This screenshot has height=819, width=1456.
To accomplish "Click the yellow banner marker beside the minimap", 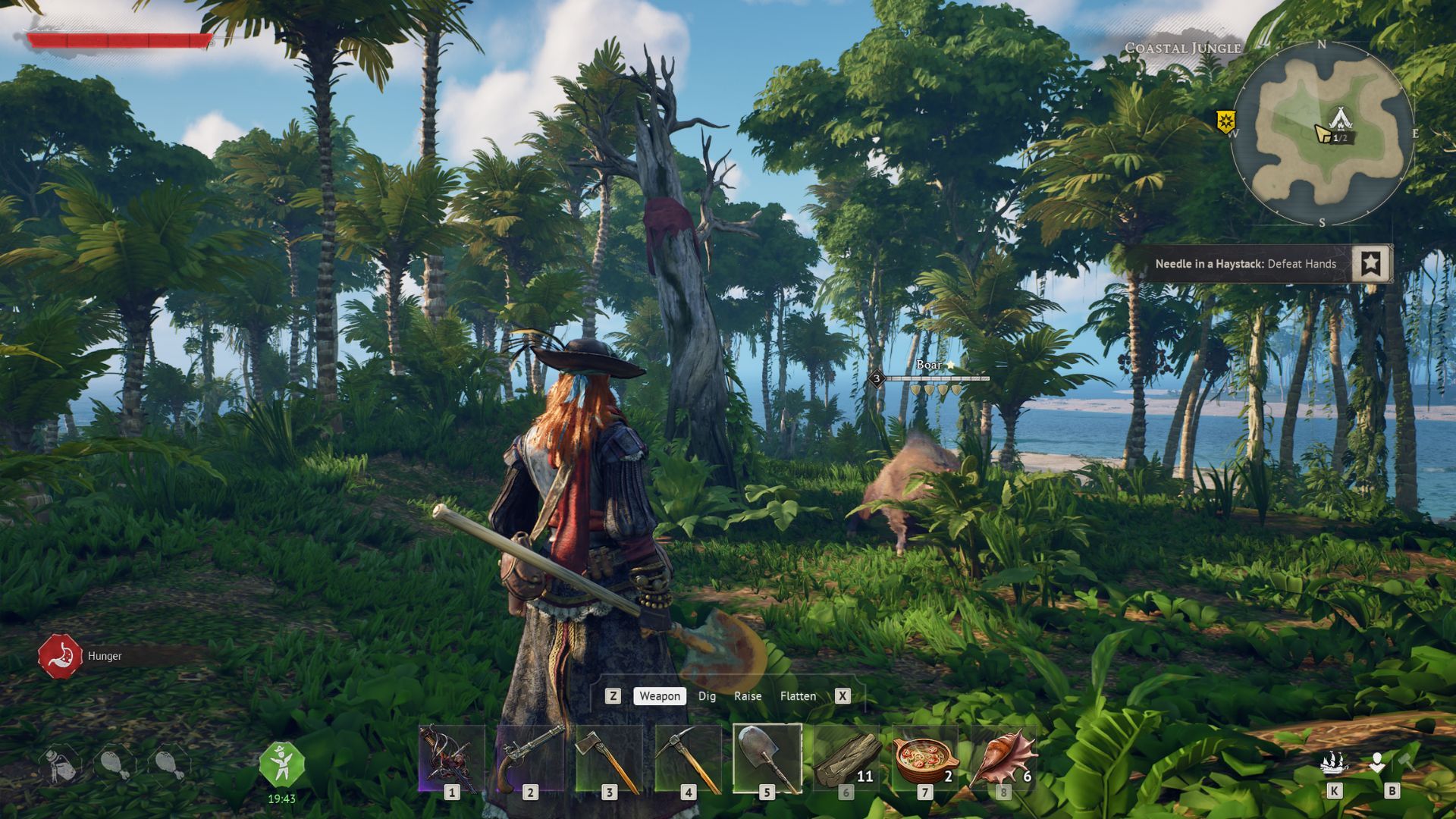I will click(x=1226, y=121).
